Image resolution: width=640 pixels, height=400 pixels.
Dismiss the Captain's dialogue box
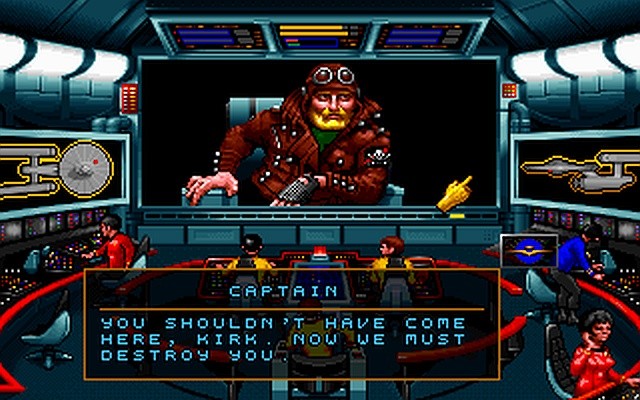[x=290, y=325]
